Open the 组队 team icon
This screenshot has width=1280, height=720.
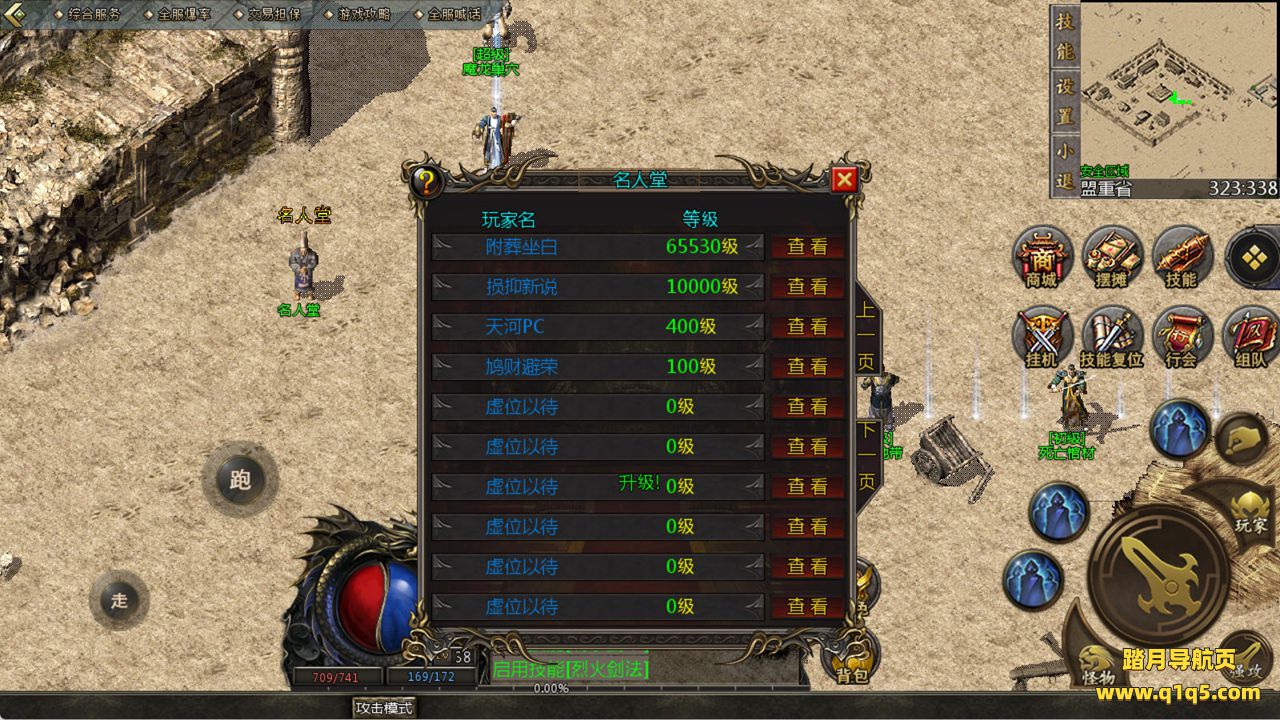pos(1250,338)
